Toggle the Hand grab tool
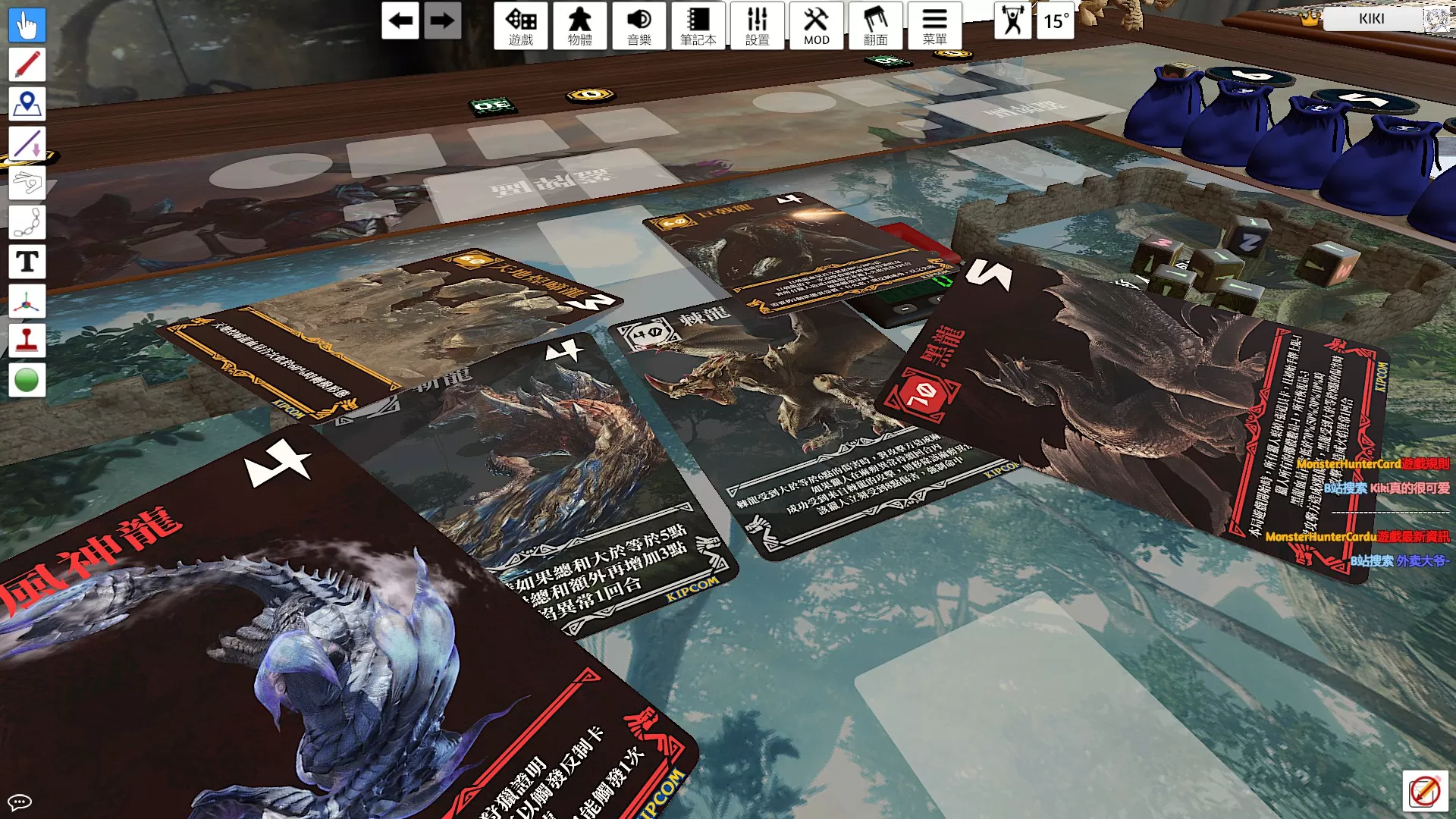Image resolution: width=1456 pixels, height=819 pixels. pyautogui.click(x=27, y=25)
